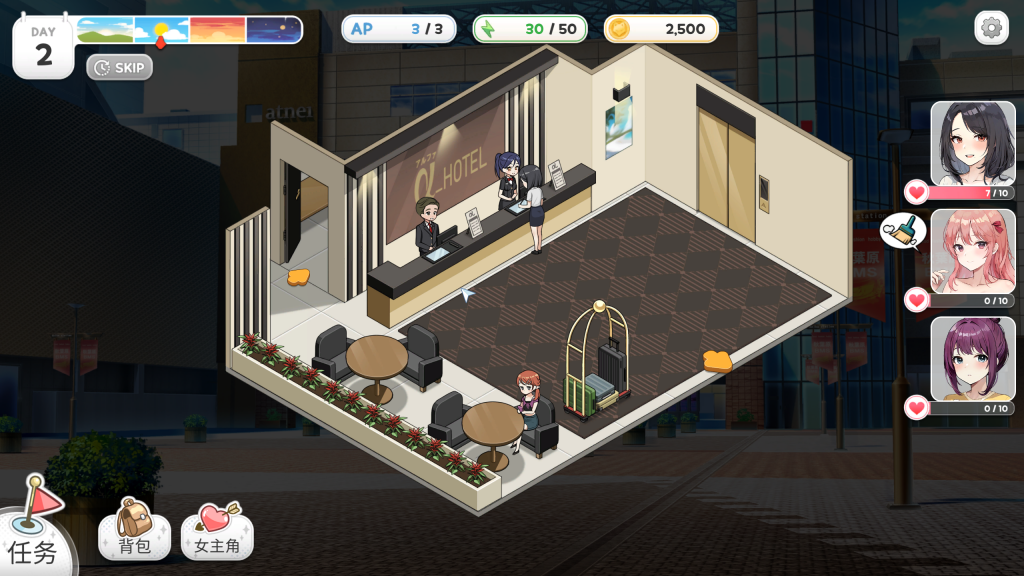
Task: Select the purple-haired girl portrait
Action: pyautogui.click(x=972, y=359)
